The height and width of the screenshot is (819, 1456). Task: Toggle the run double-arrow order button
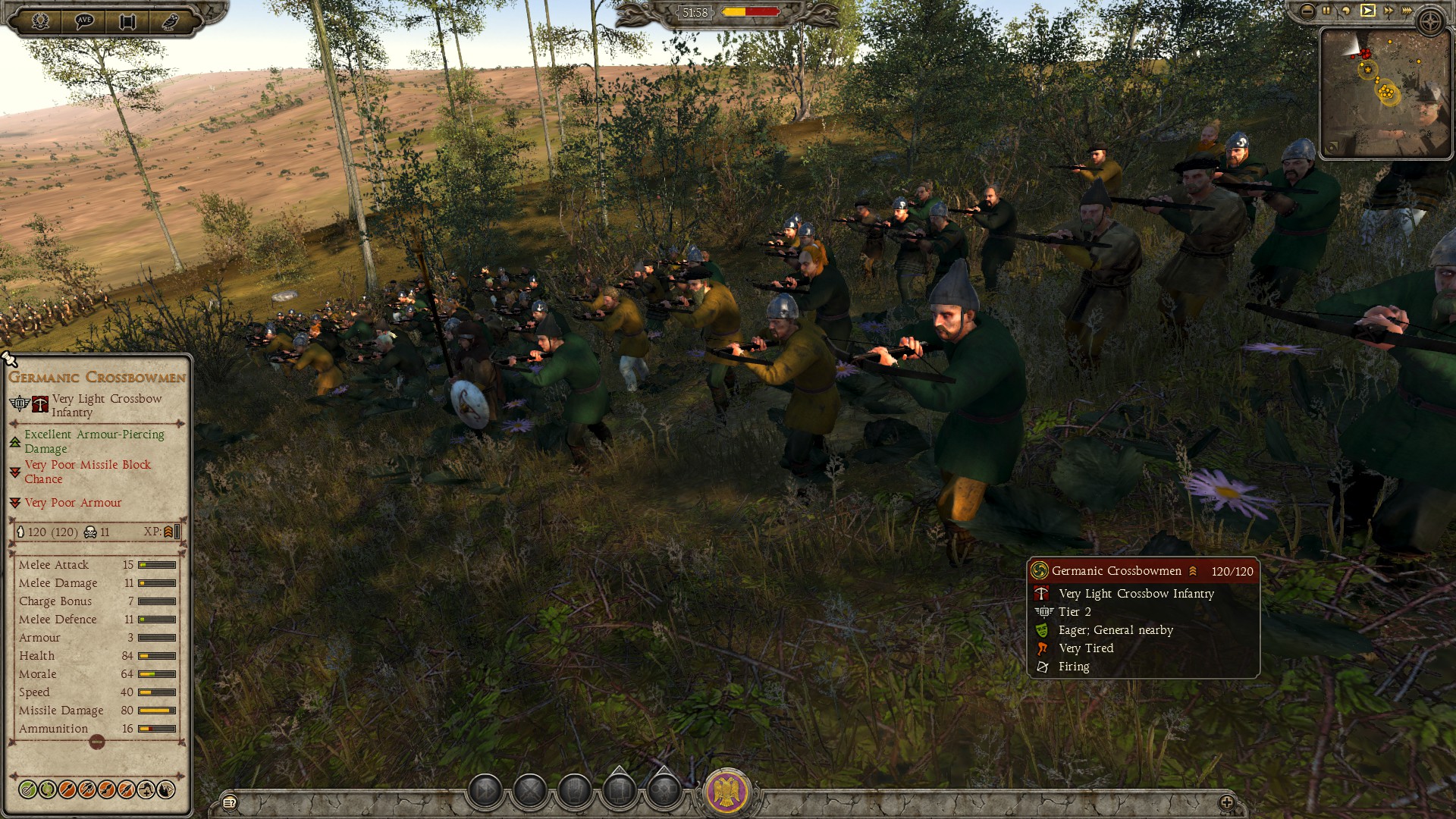485,792
